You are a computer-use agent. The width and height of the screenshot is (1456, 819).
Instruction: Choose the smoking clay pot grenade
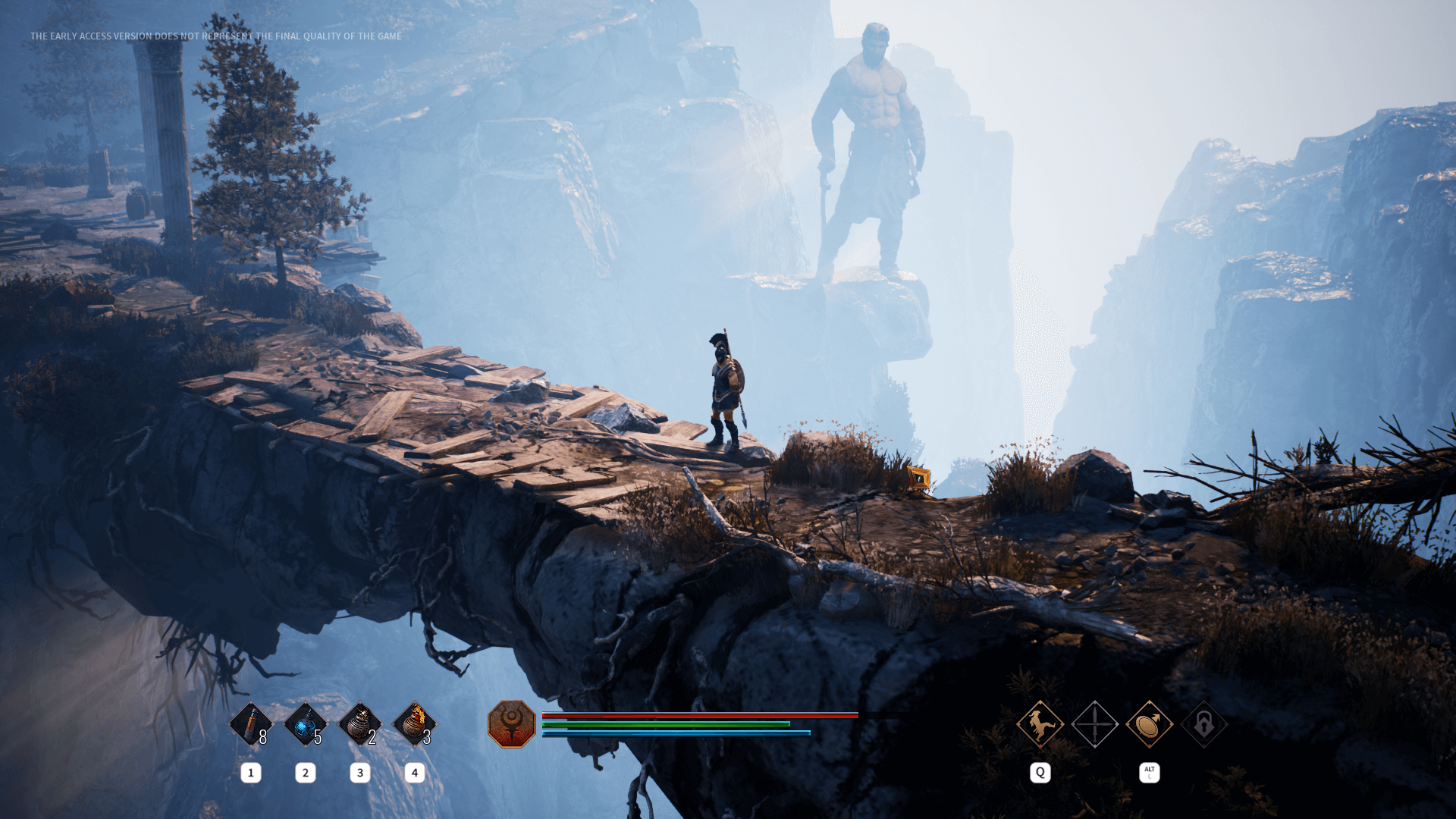pos(359,724)
